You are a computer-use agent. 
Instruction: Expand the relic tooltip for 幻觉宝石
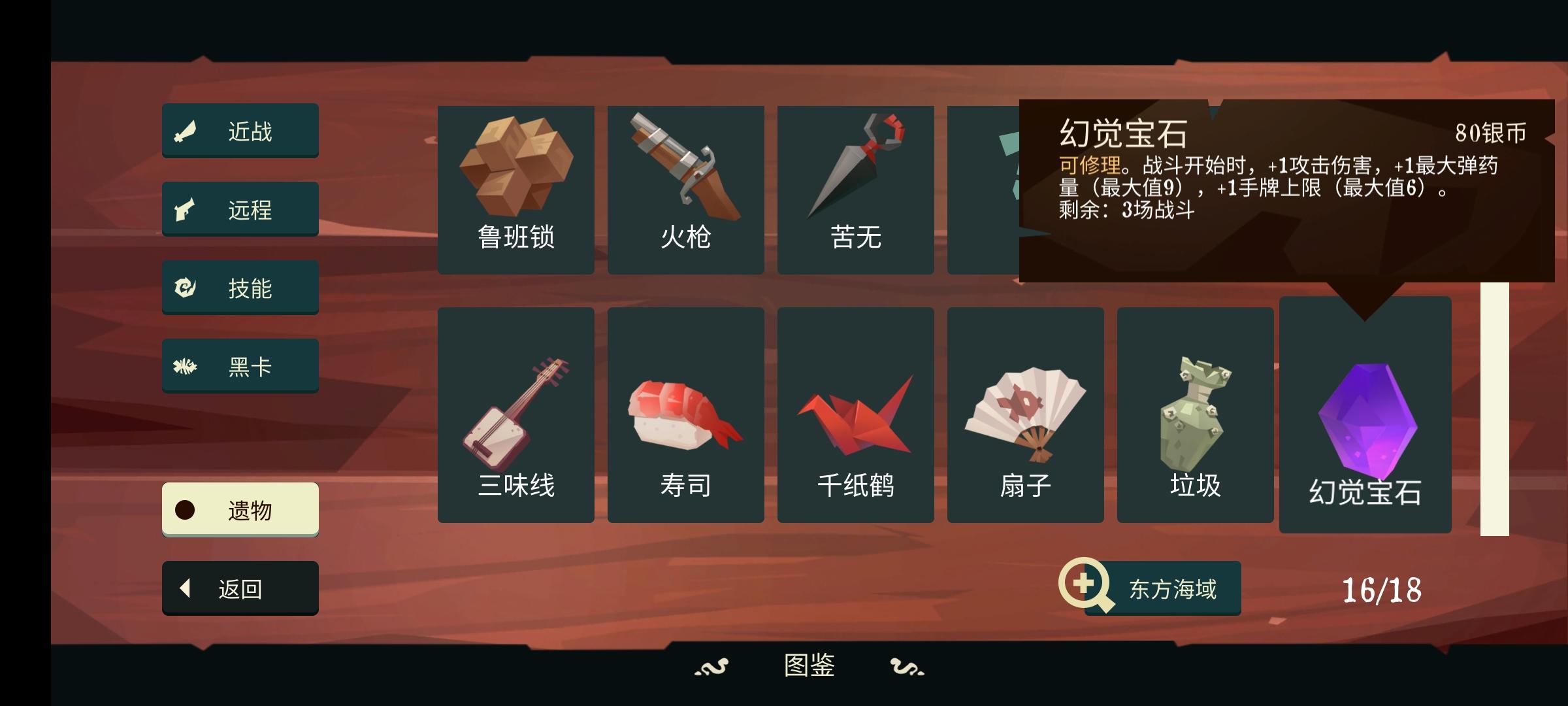(1365, 418)
